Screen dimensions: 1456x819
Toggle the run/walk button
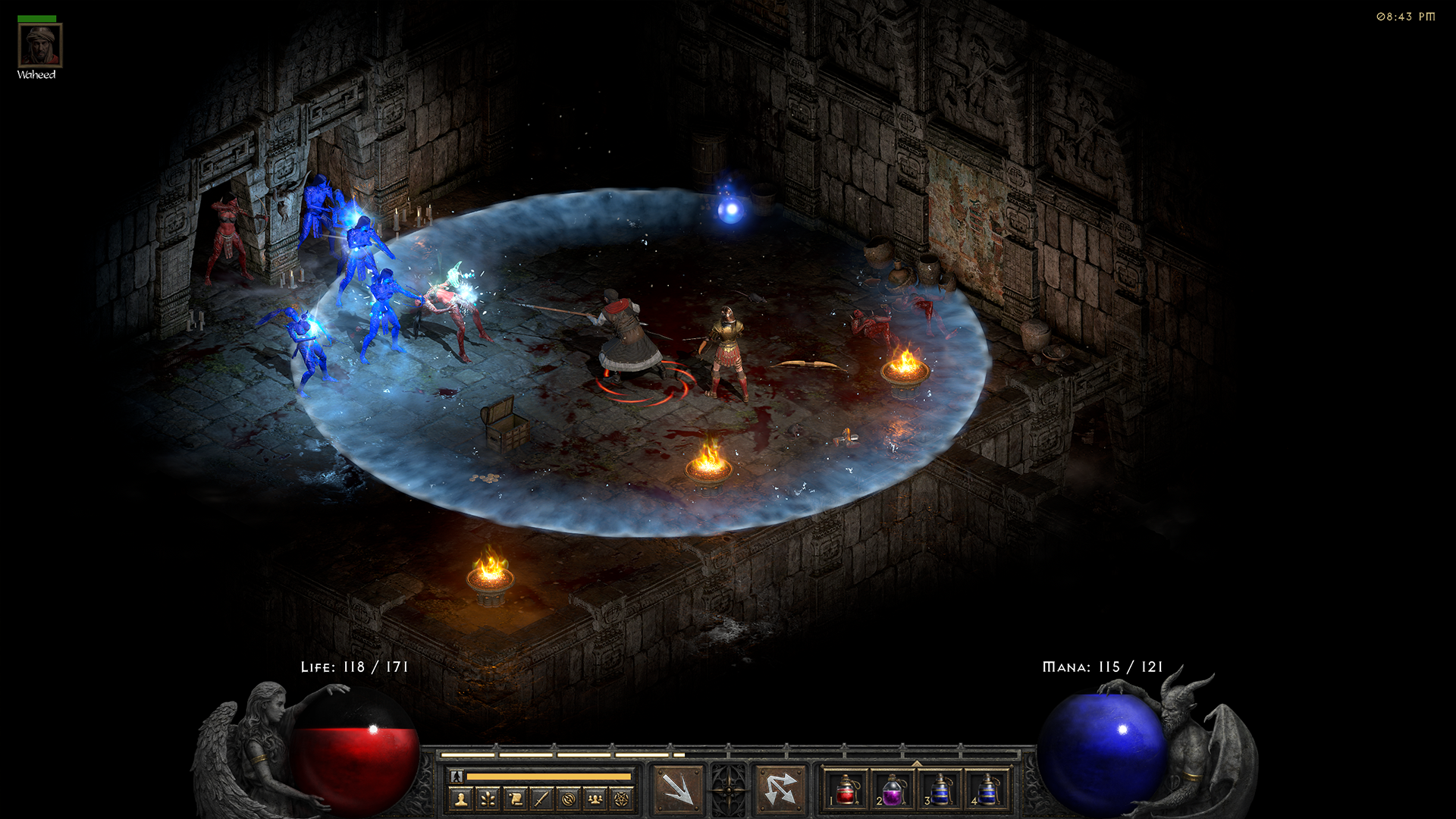click(x=457, y=776)
